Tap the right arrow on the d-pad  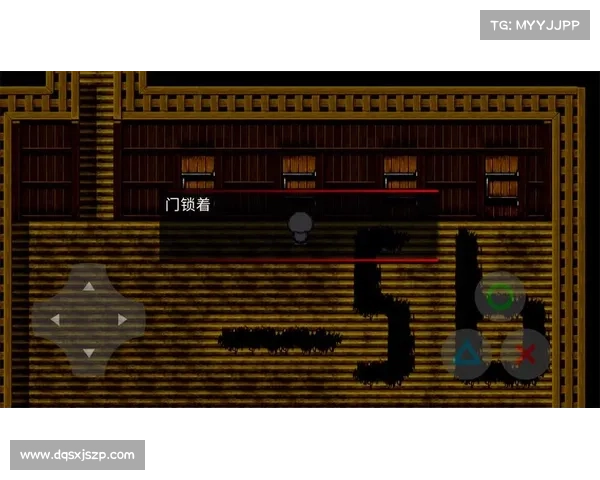121,319
